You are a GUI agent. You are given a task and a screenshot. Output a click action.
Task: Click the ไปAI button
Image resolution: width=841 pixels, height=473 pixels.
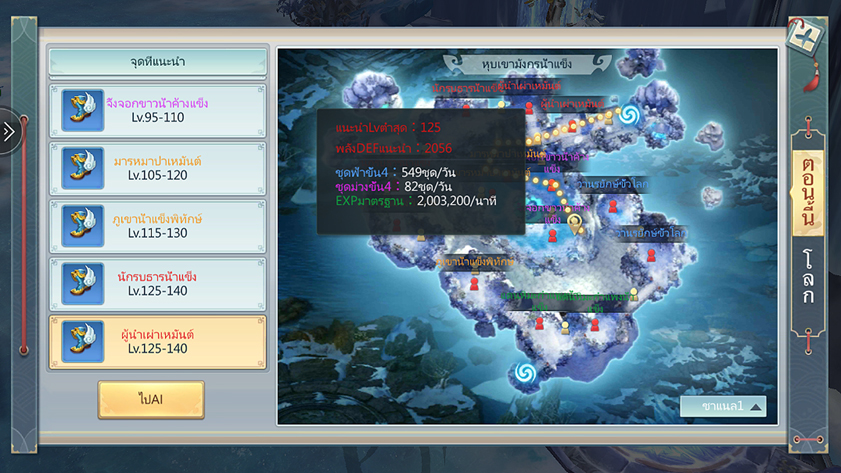[151, 399]
